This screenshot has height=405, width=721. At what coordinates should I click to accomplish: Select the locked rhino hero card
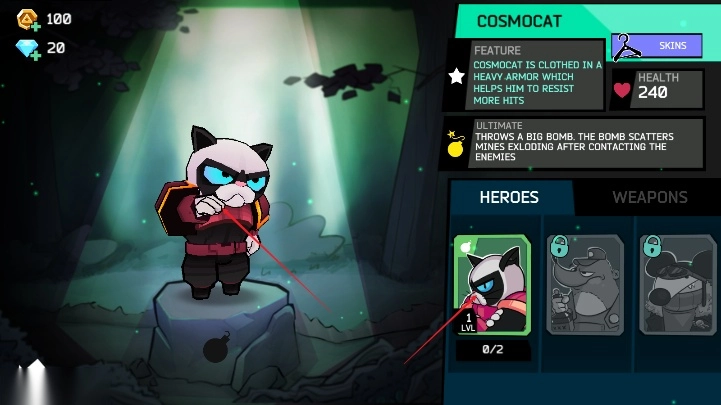coord(585,285)
